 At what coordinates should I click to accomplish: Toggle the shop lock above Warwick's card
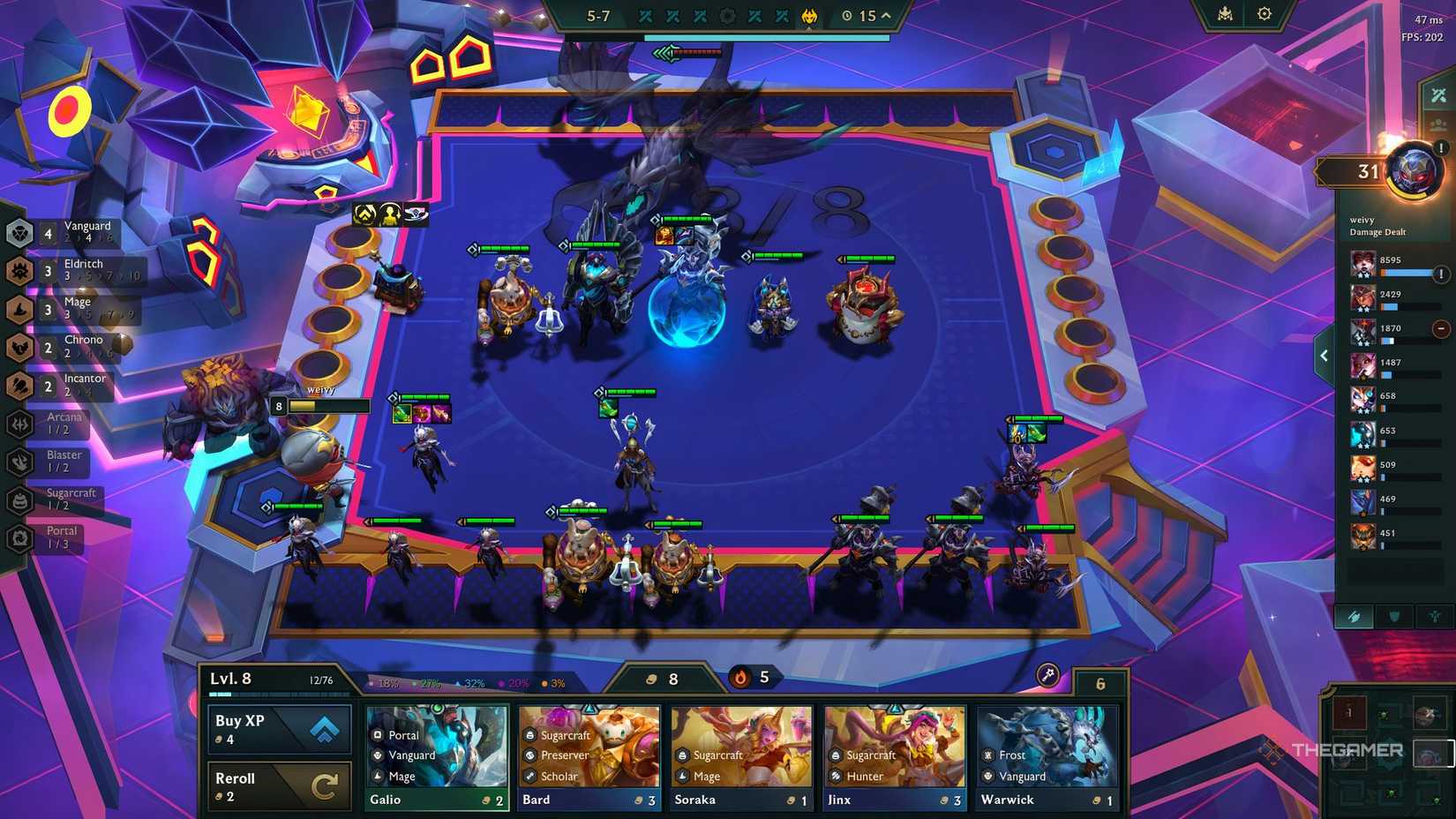[x=1100, y=683]
